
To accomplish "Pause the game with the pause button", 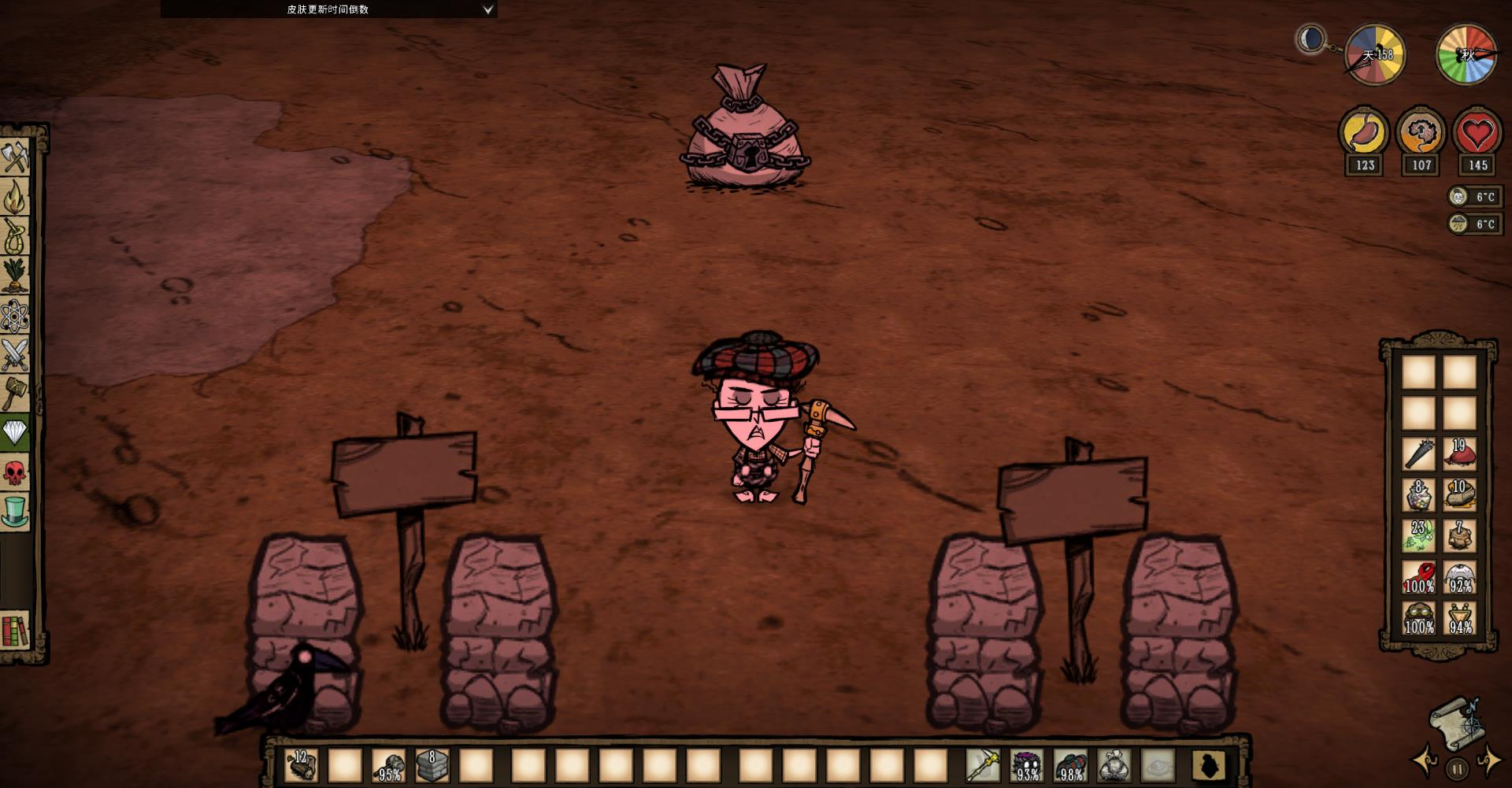I will point(1457,768).
